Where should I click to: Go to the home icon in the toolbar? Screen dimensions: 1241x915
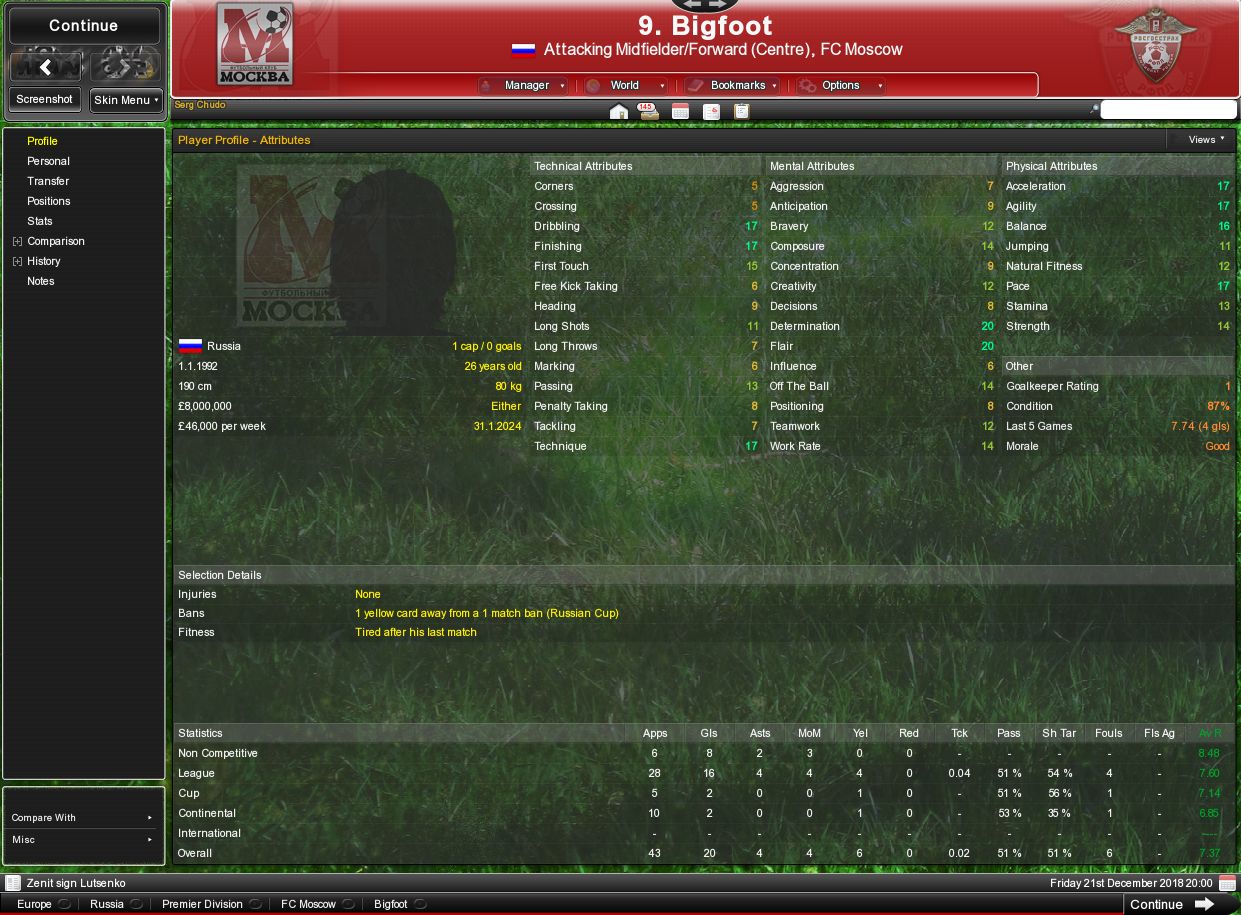point(619,112)
